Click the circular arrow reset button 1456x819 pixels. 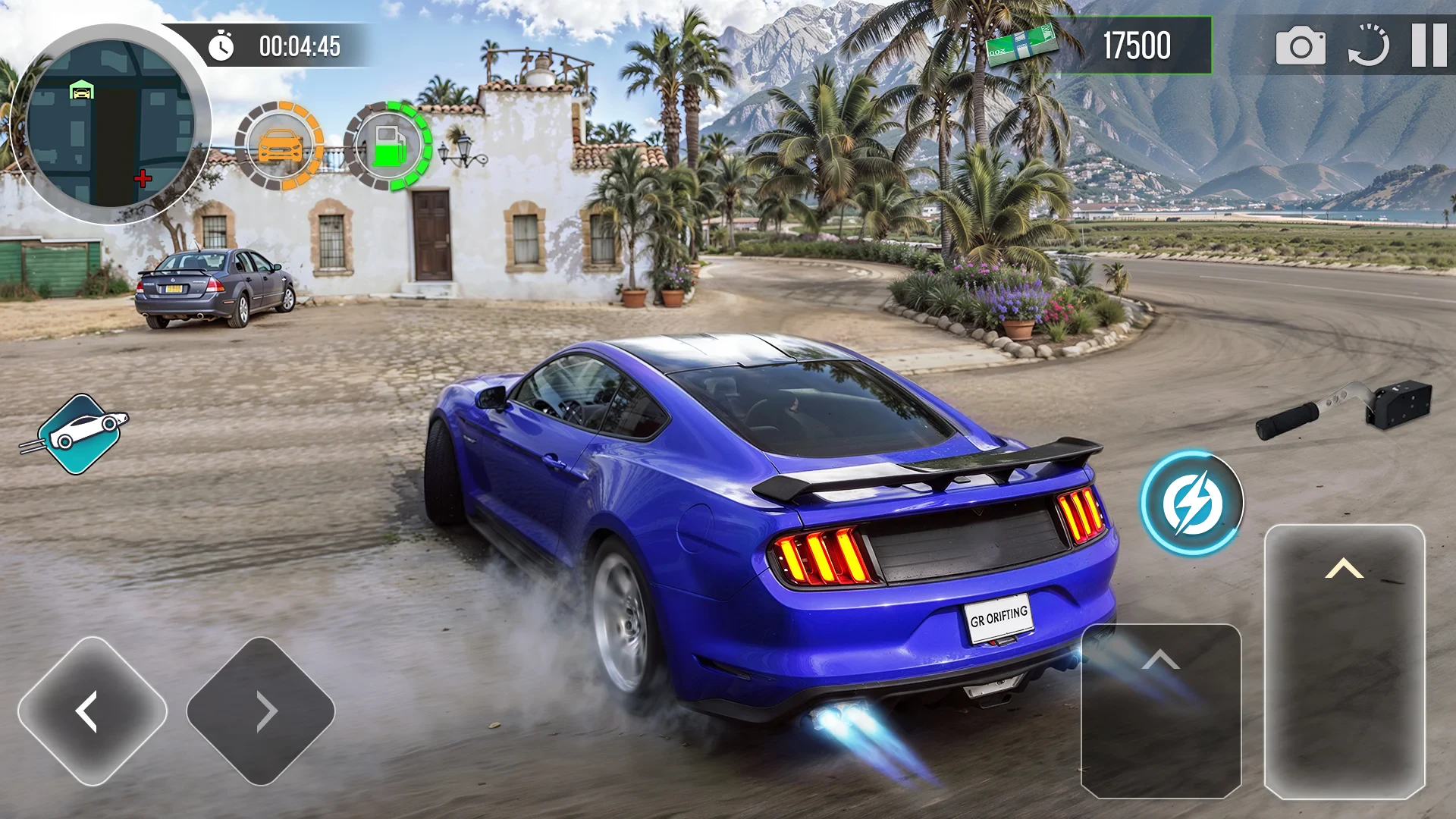pyautogui.click(x=1368, y=45)
